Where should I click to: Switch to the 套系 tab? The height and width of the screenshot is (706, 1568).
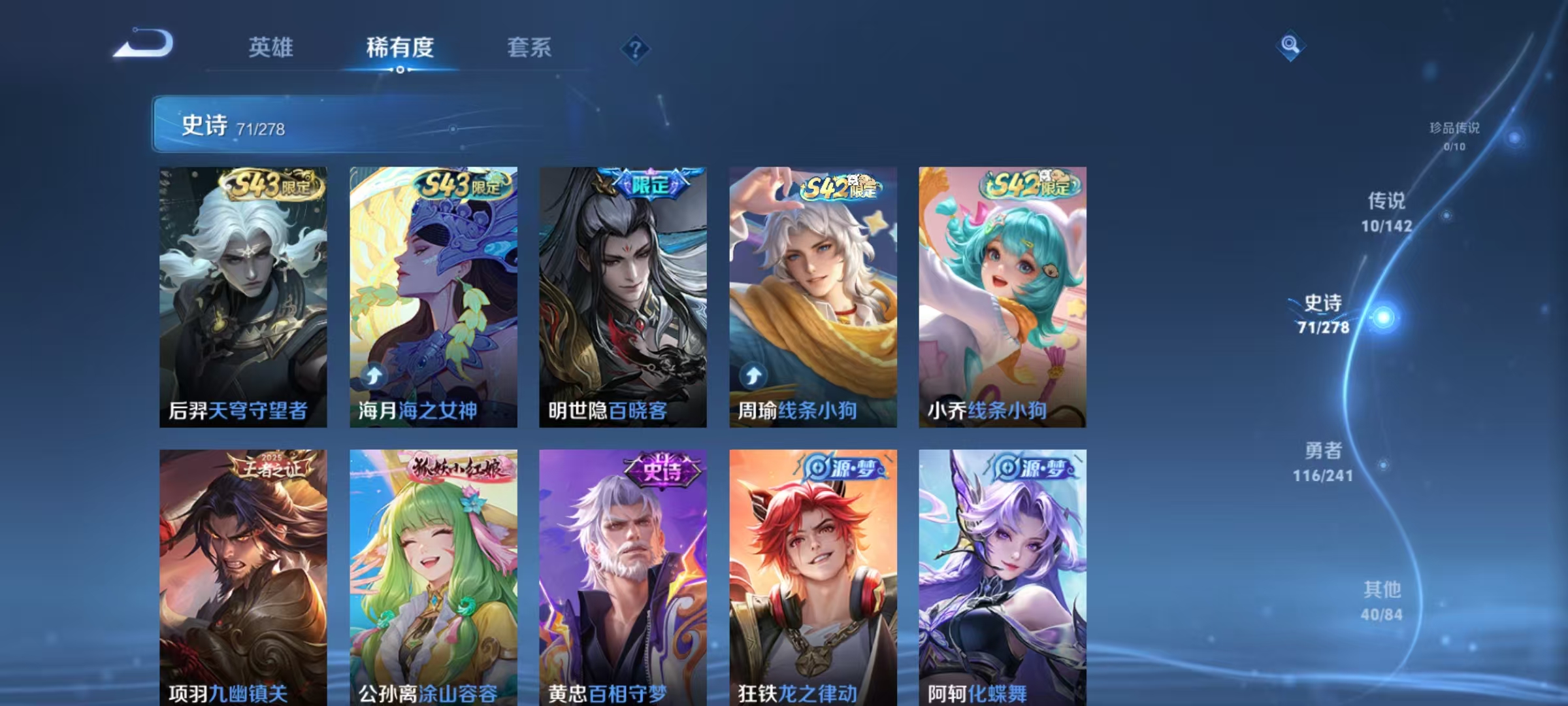coord(529,47)
